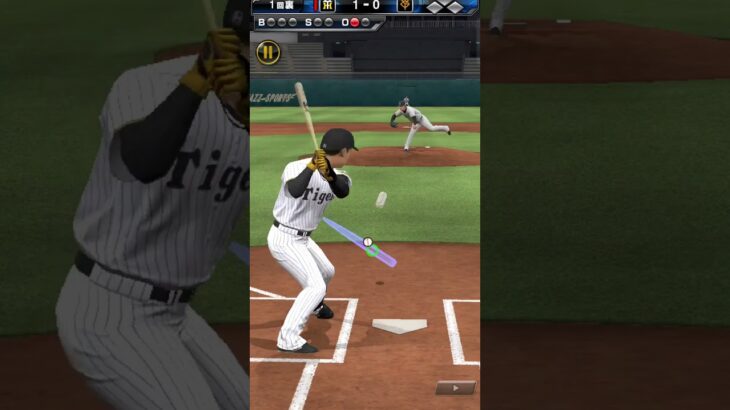This screenshot has height=410, width=730.
Task: Pause the game with the yellow pause button
Action: tap(268, 53)
